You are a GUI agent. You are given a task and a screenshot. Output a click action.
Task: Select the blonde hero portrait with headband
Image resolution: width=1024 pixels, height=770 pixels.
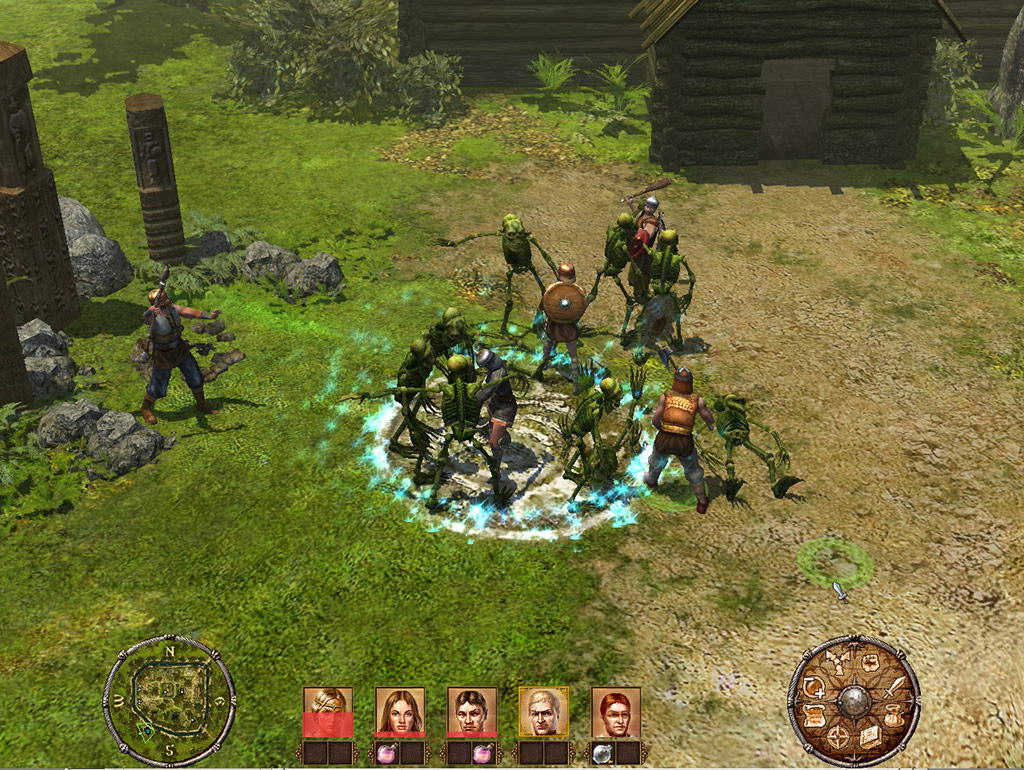pos(328,710)
